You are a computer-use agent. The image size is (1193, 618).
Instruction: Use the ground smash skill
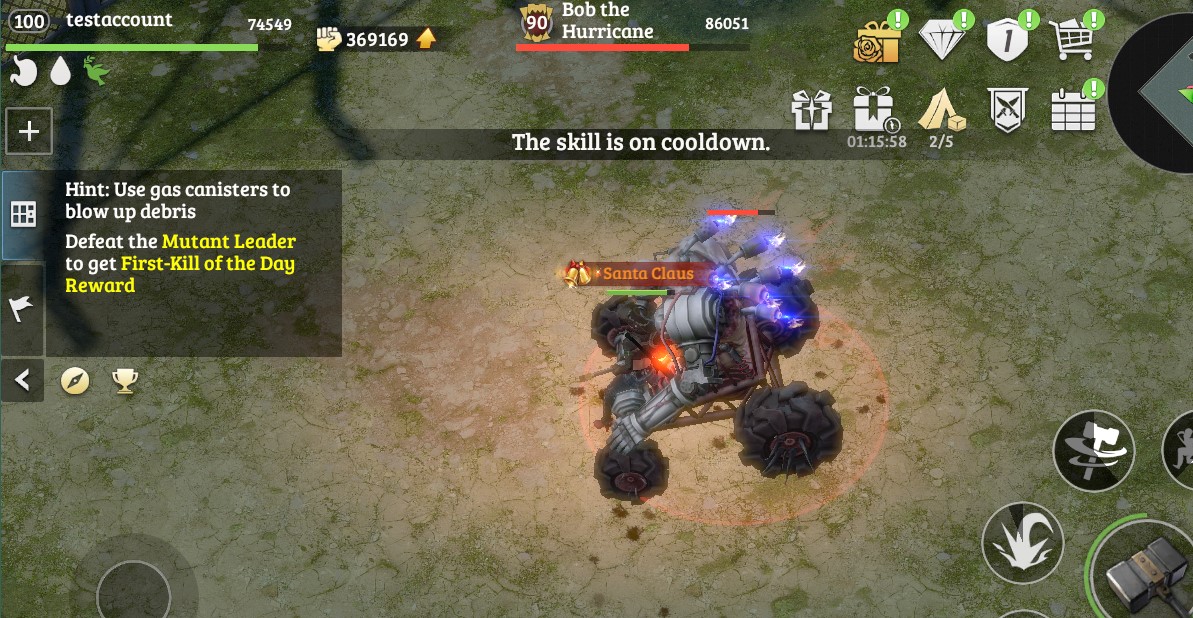[x=1021, y=544]
